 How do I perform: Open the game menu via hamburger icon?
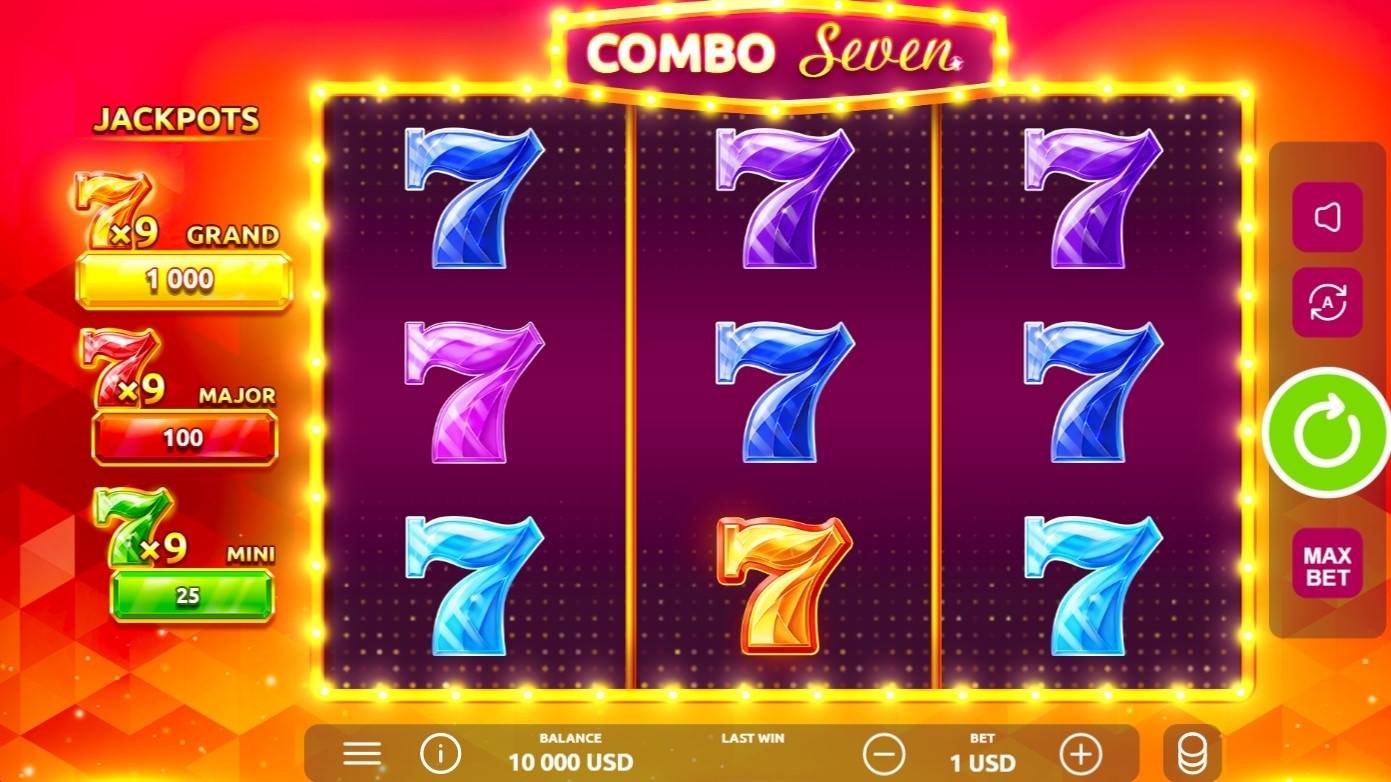point(362,752)
